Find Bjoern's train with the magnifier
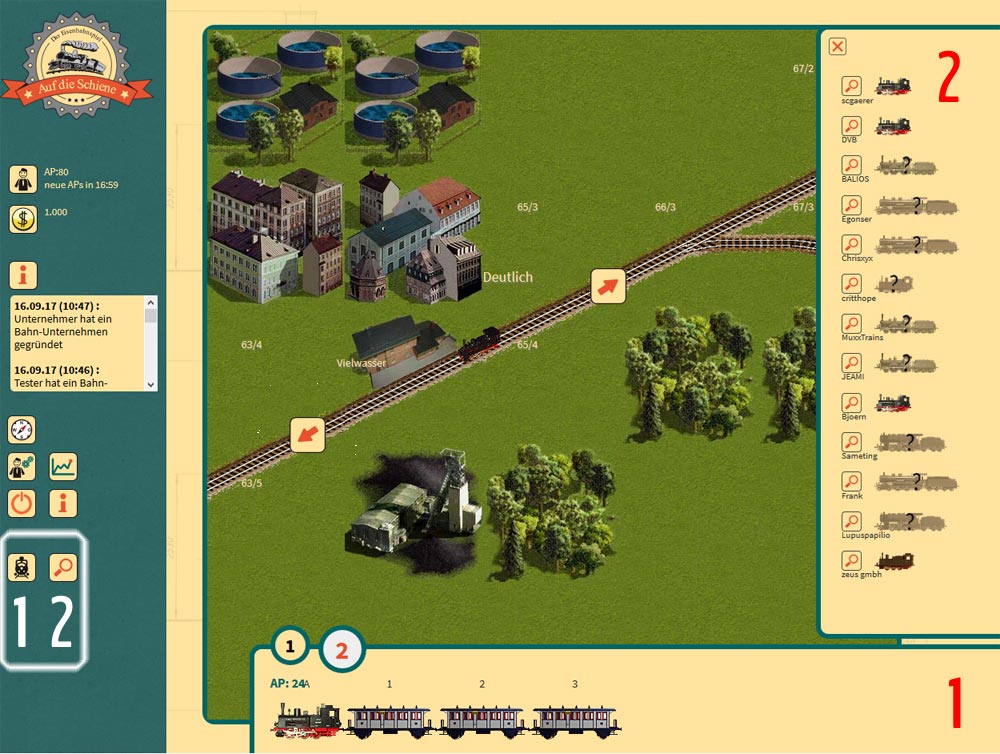 click(x=851, y=402)
